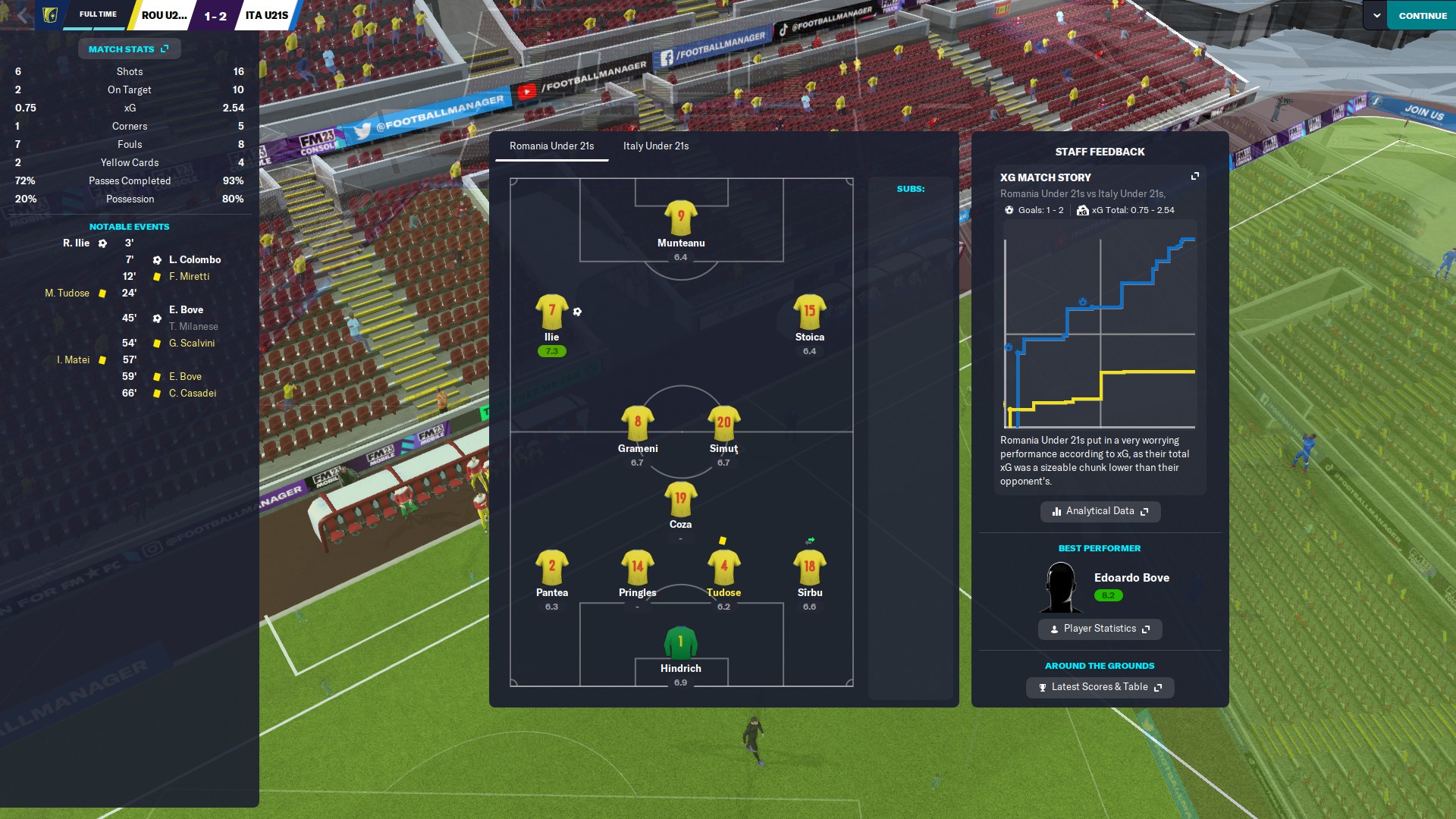The height and width of the screenshot is (819, 1456).
Task: Click L. Colombo in notable events
Action: pyautogui.click(x=195, y=260)
